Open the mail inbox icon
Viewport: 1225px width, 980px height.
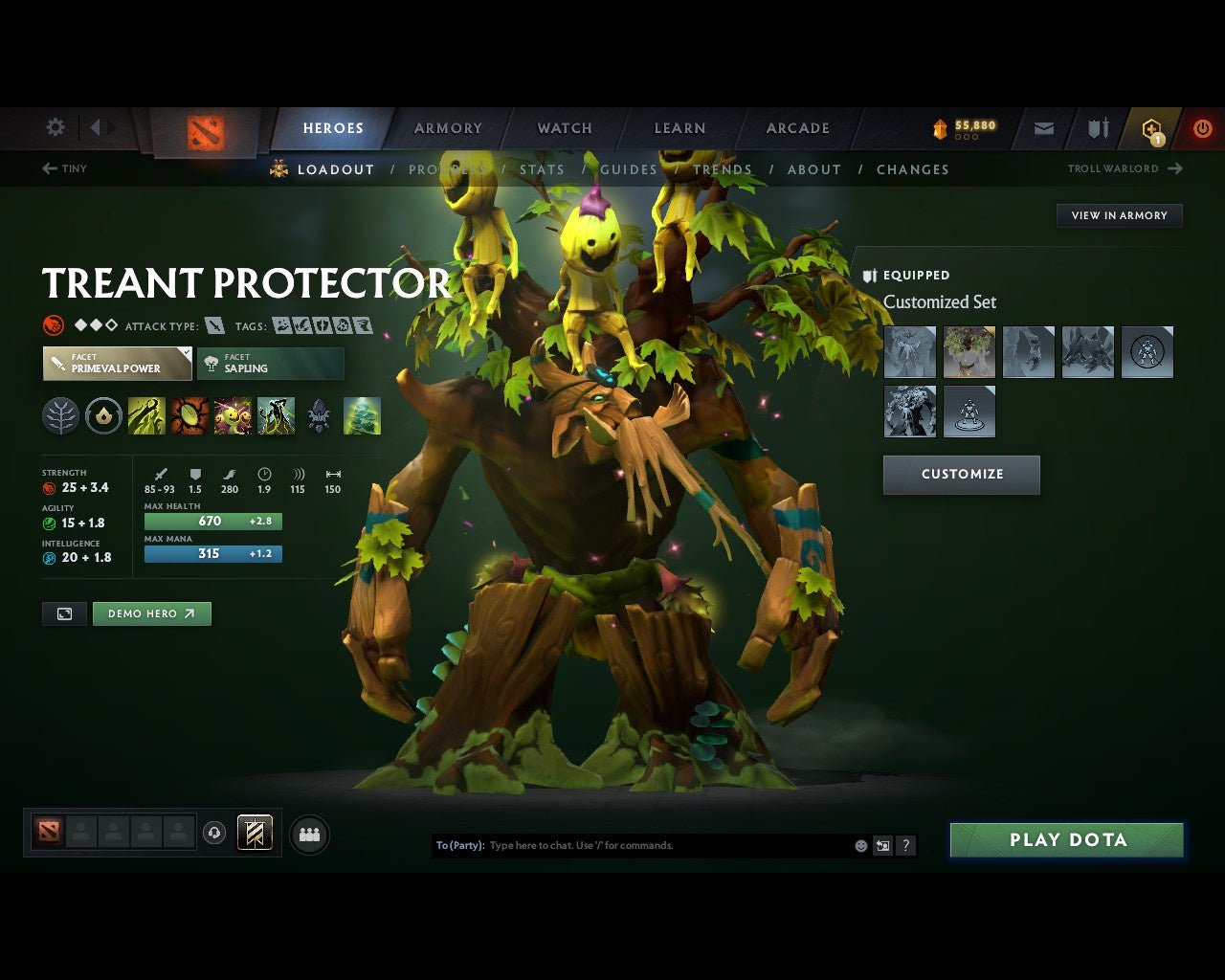(1043, 127)
